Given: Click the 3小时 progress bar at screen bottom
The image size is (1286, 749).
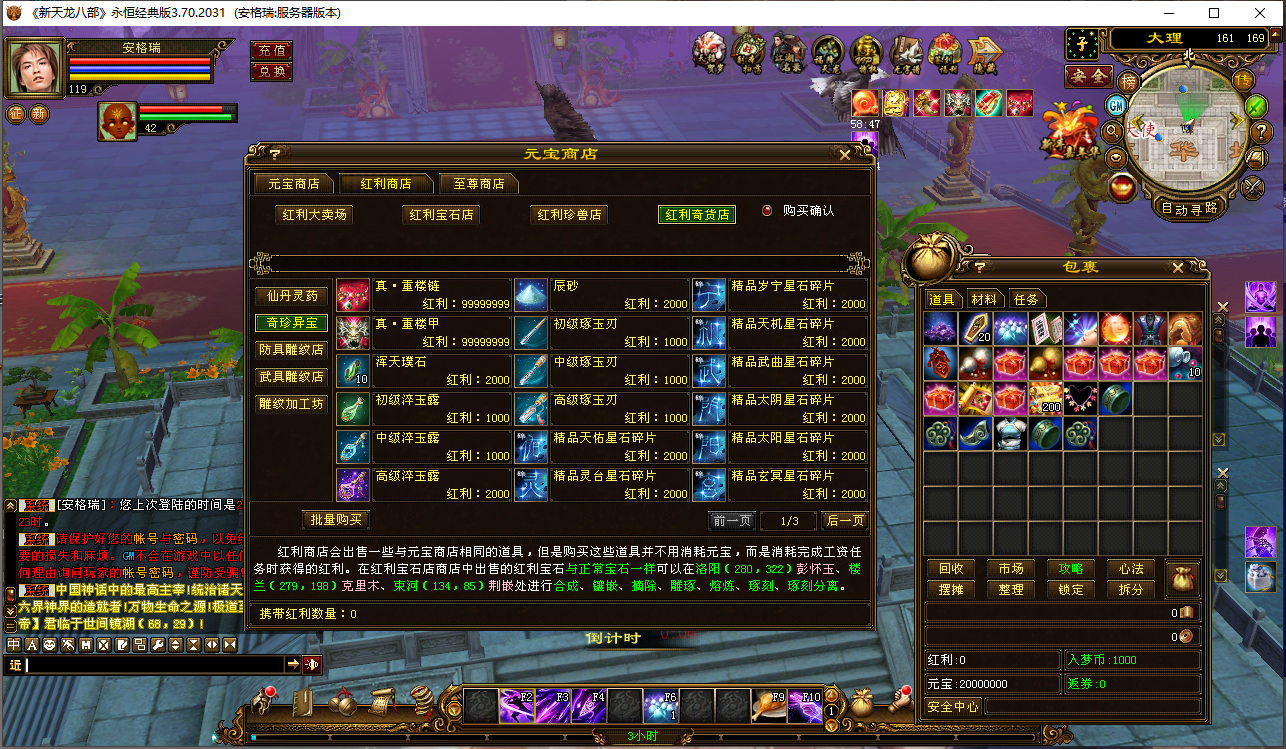Looking at the screenshot, I should click(x=640, y=737).
